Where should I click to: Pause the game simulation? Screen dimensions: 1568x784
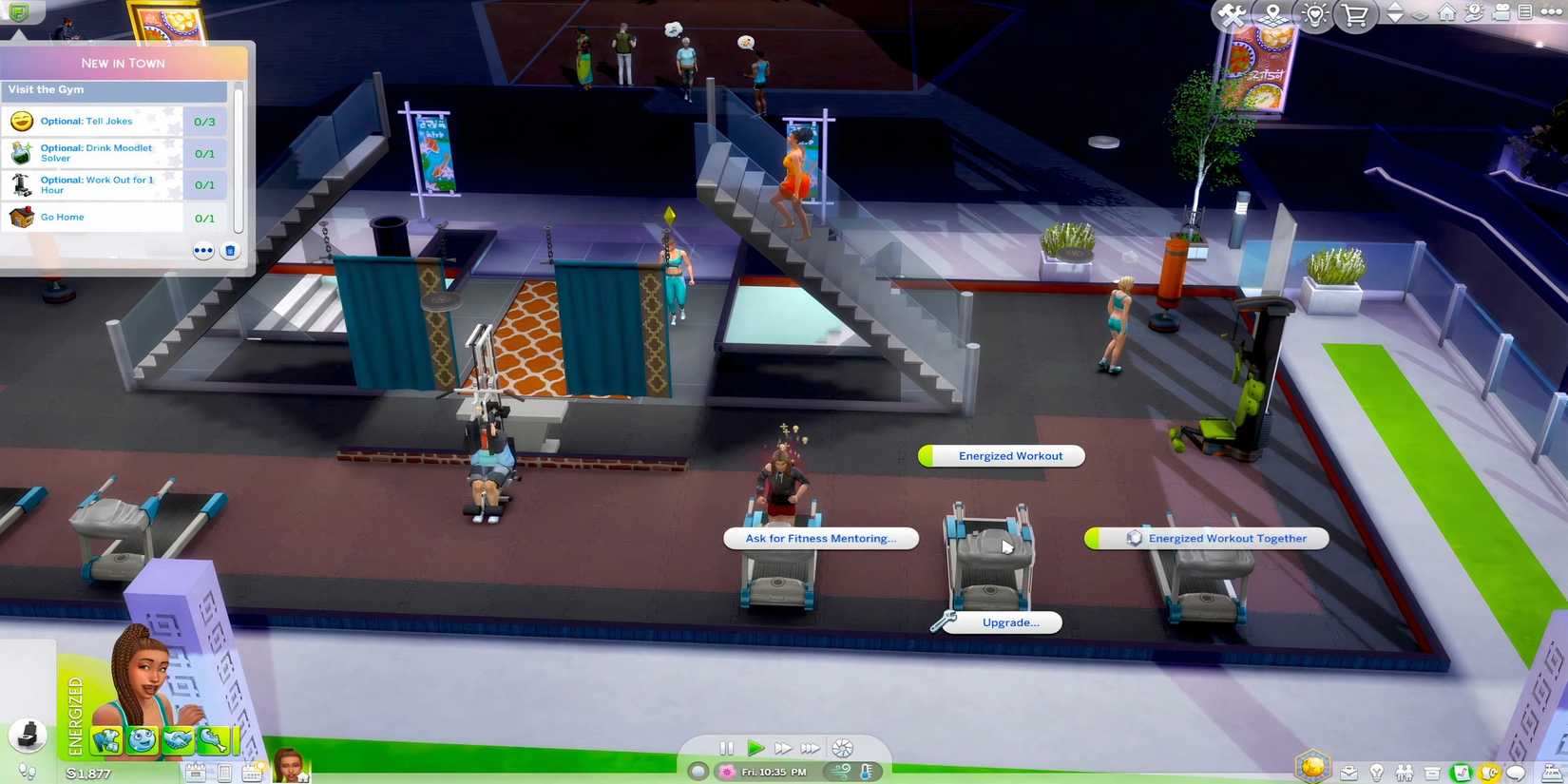[725, 748]
